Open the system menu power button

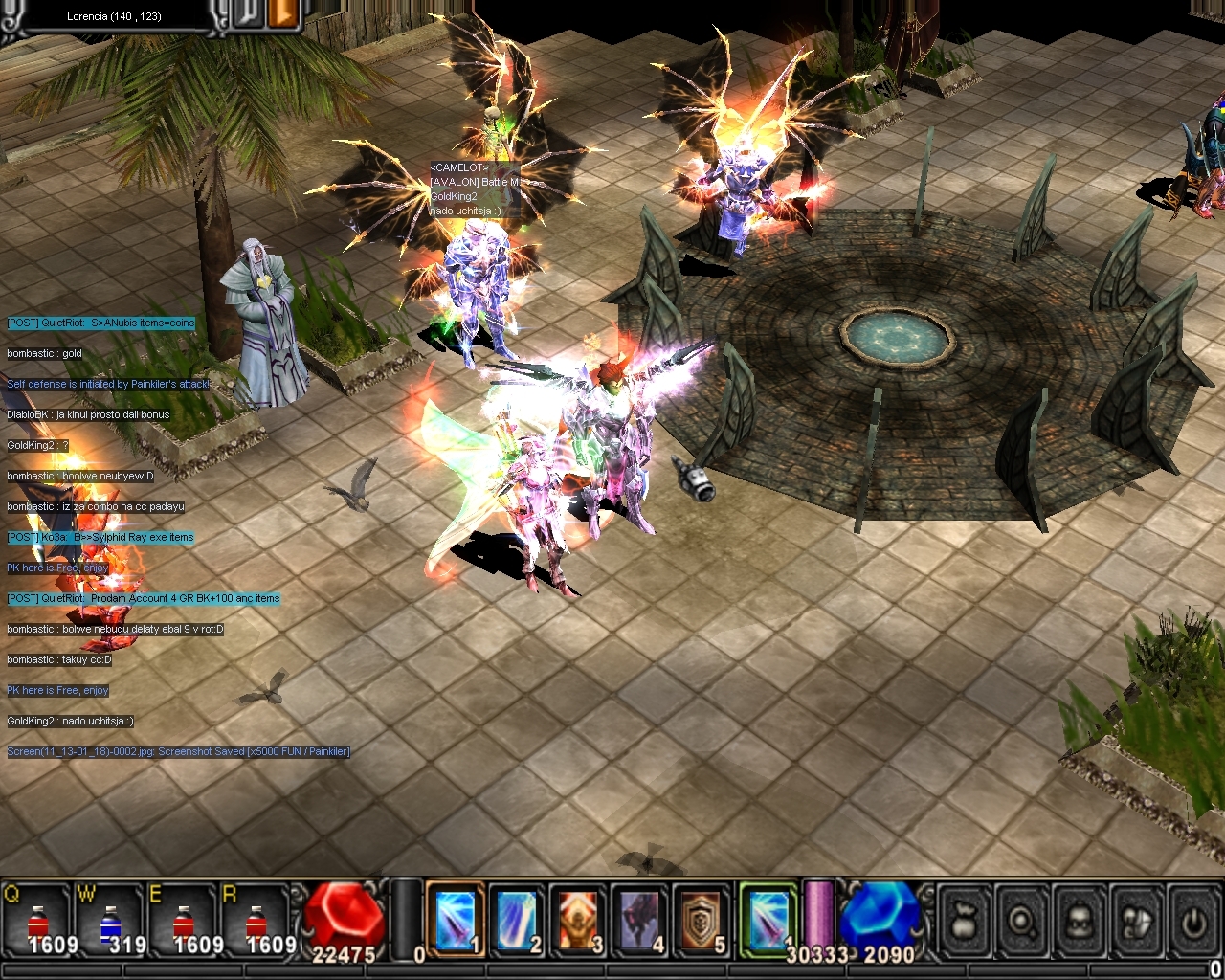(1192, 923)
